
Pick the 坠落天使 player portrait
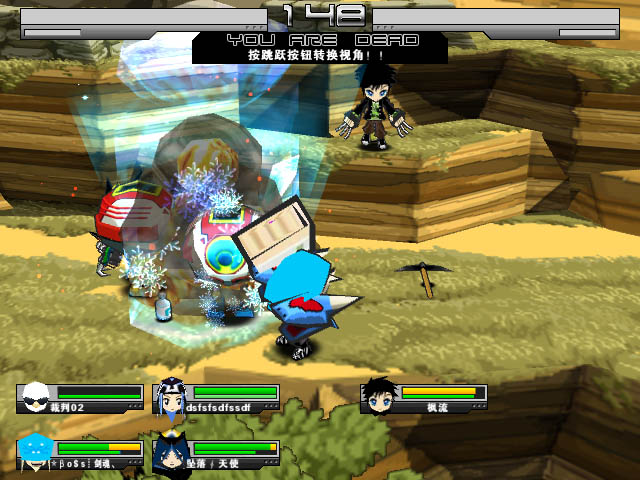tap(169, 451)
